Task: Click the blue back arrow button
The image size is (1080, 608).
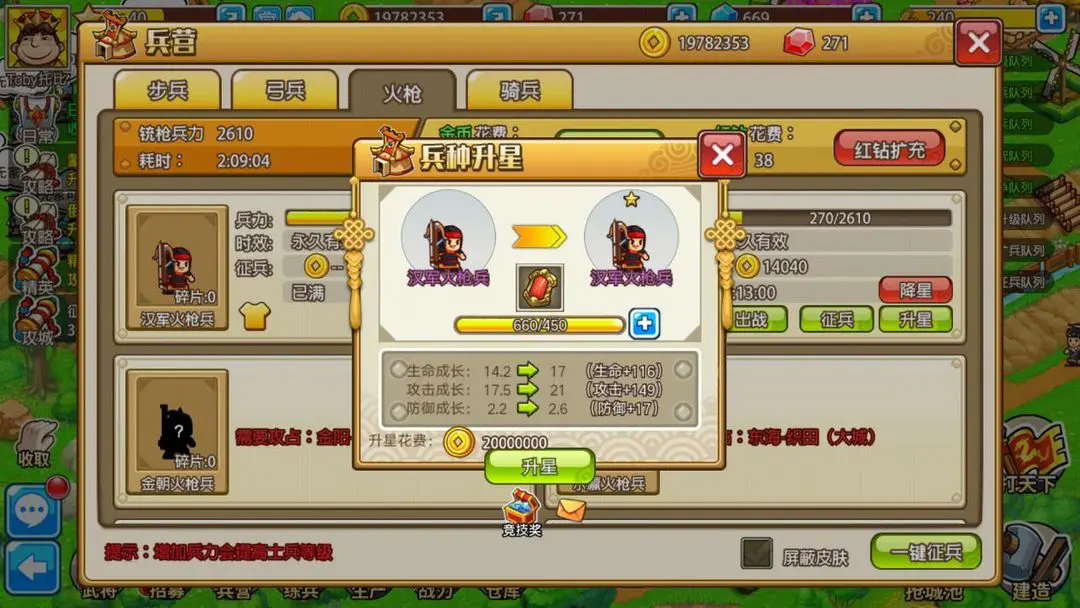Action: (x=33, y=567)
